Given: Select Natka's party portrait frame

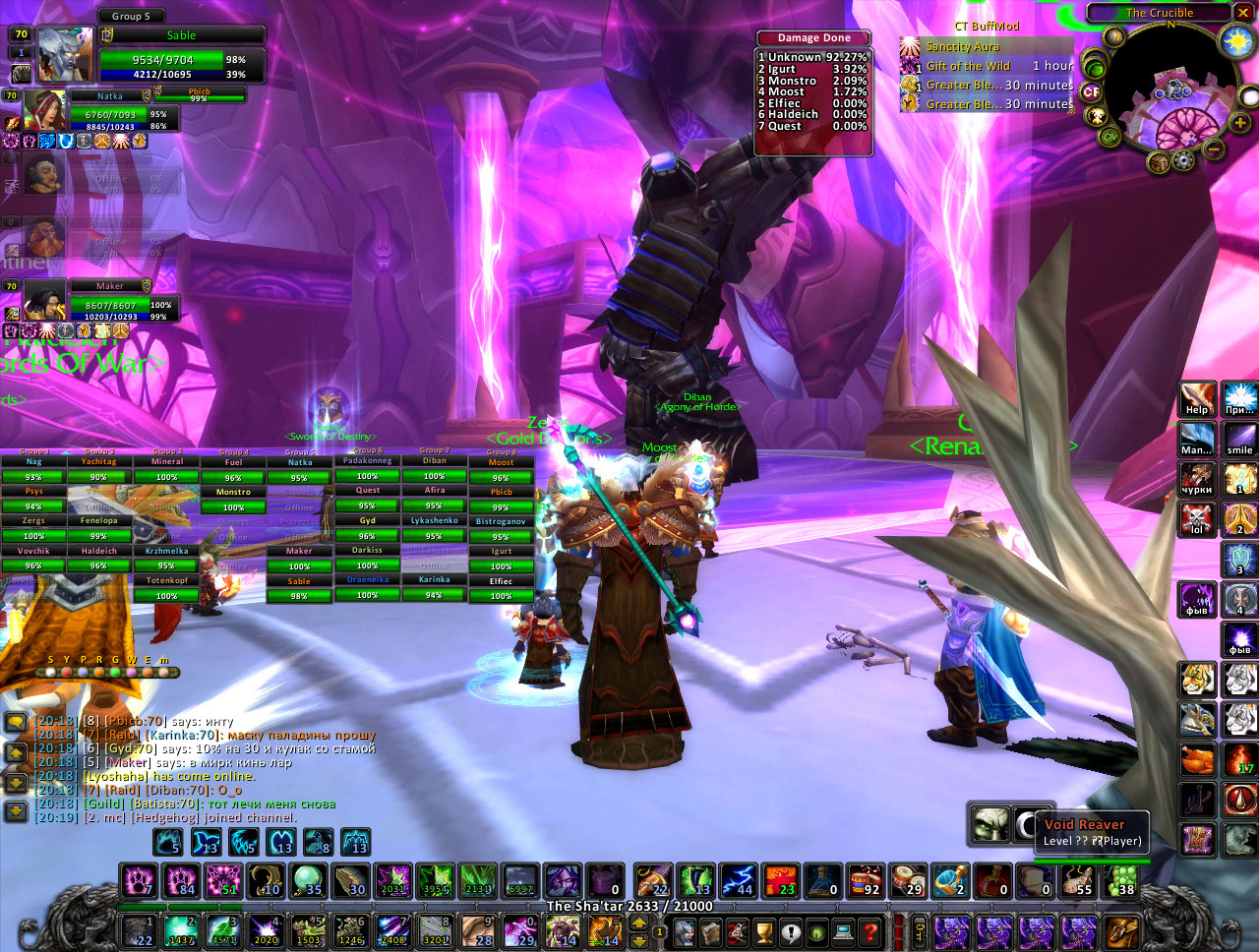Looking at the screenshot, I should [45, 110].
